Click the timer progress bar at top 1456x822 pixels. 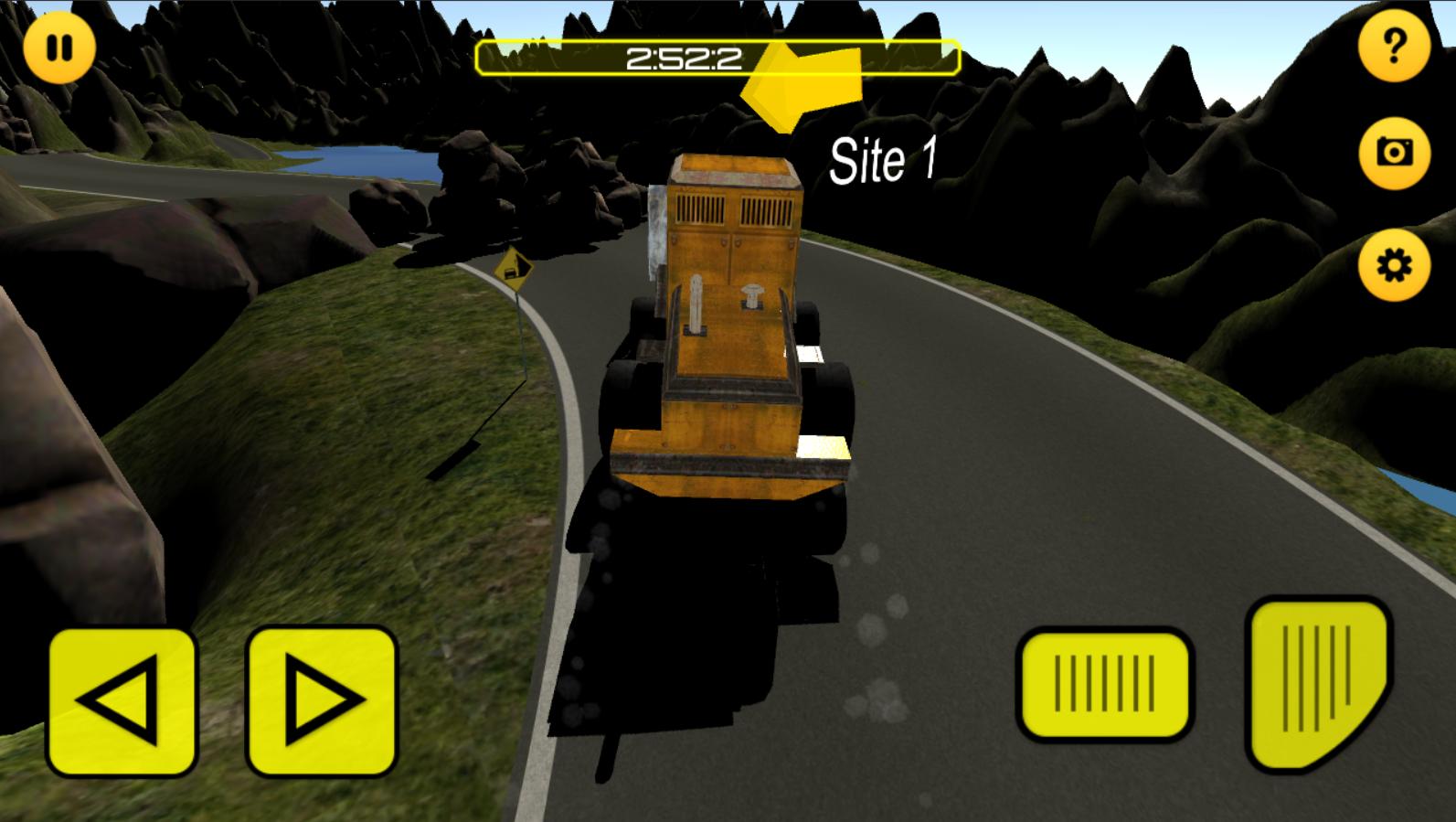click(717, 57)
